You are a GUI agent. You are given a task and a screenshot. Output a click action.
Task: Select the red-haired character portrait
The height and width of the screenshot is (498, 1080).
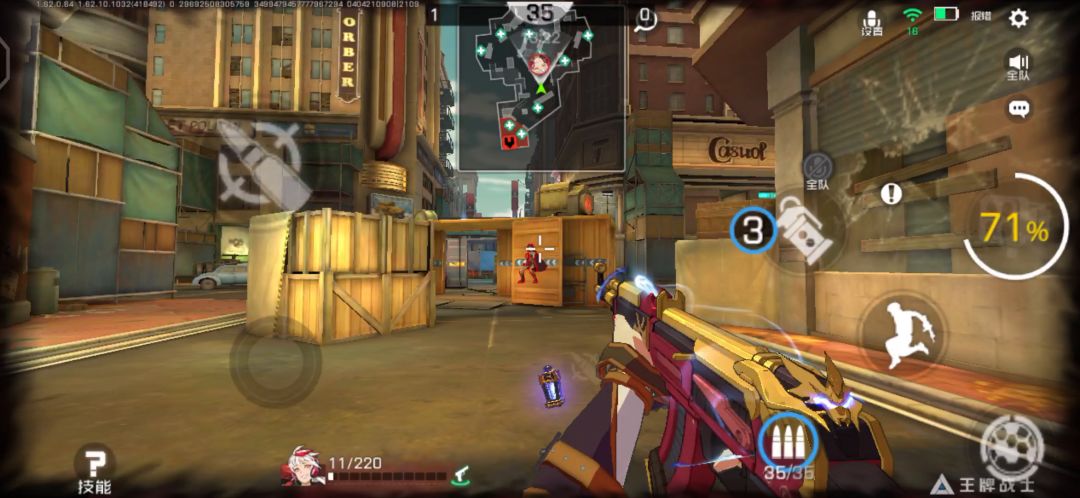(303, 468)
